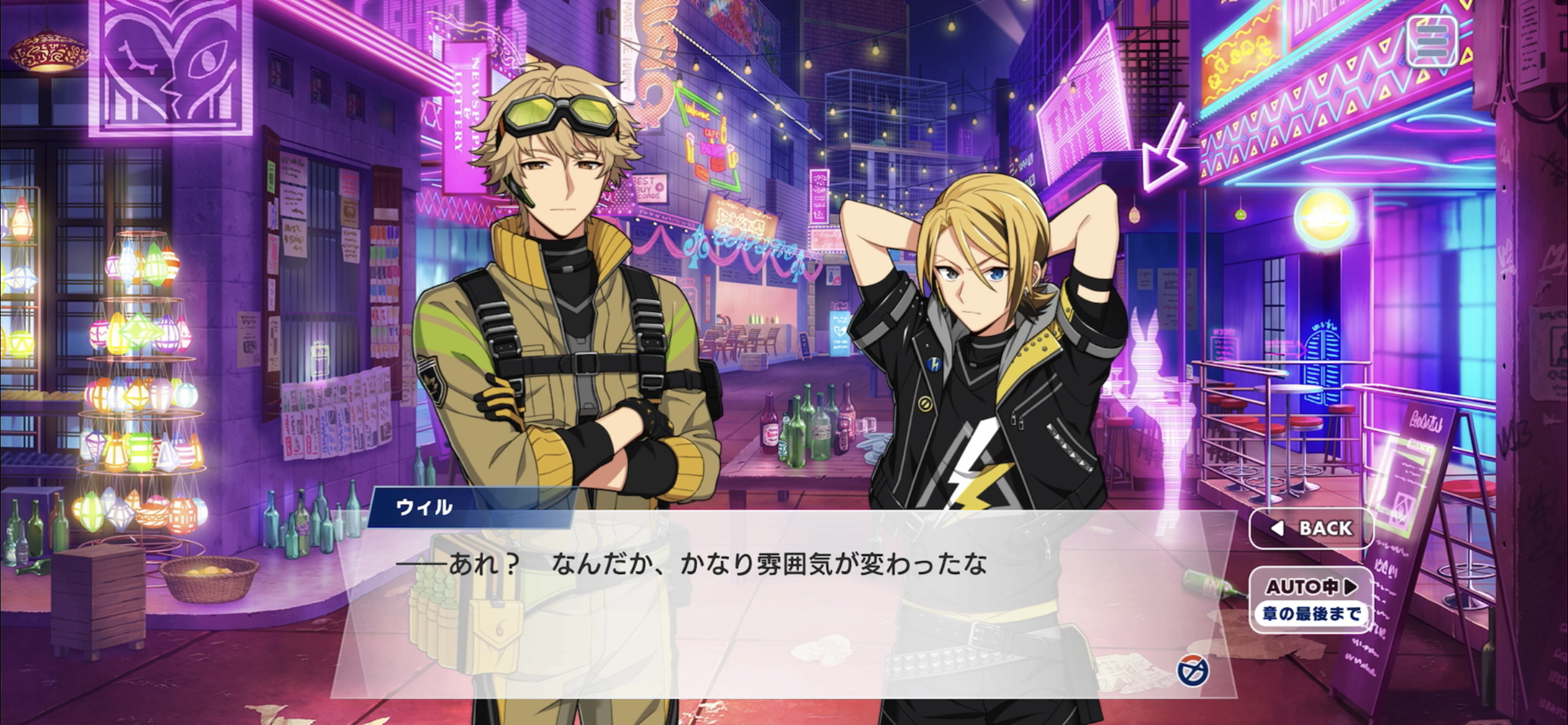Go to previous line with BACK button

tap(1311, 528)
